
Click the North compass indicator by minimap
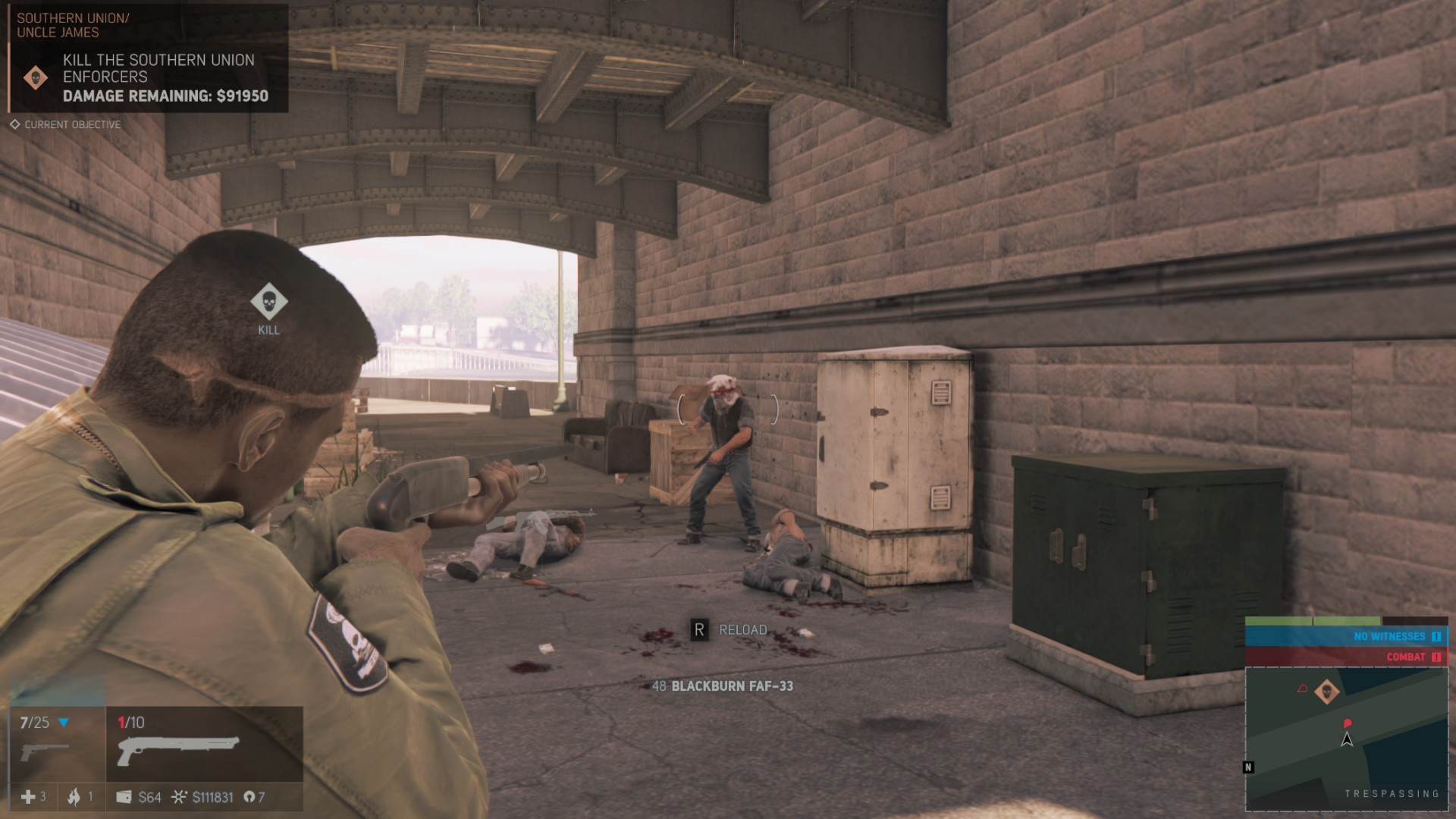point(1248,767)
